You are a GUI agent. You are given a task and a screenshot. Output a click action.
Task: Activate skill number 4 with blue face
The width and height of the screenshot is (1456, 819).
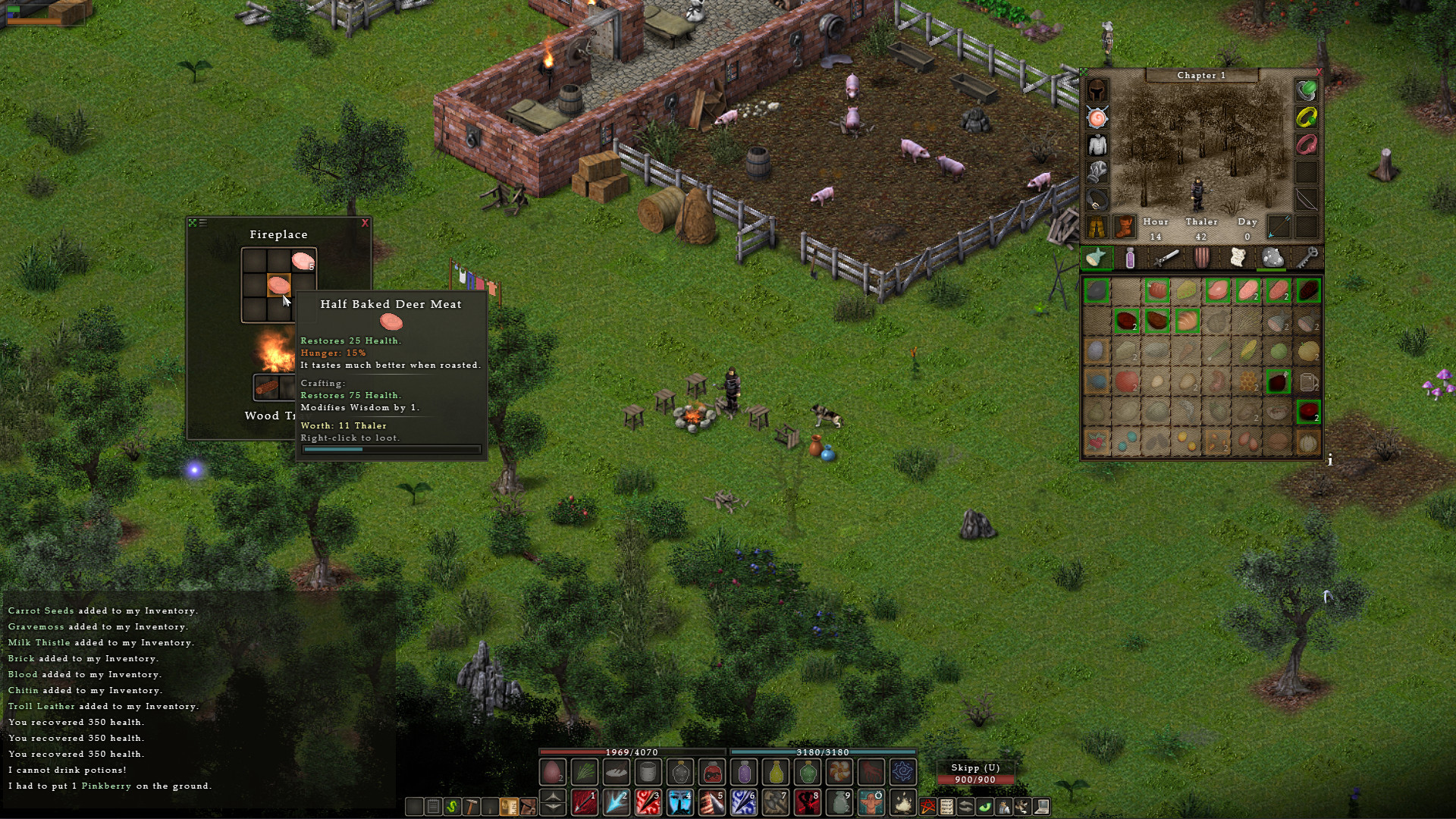coord(679,802)
